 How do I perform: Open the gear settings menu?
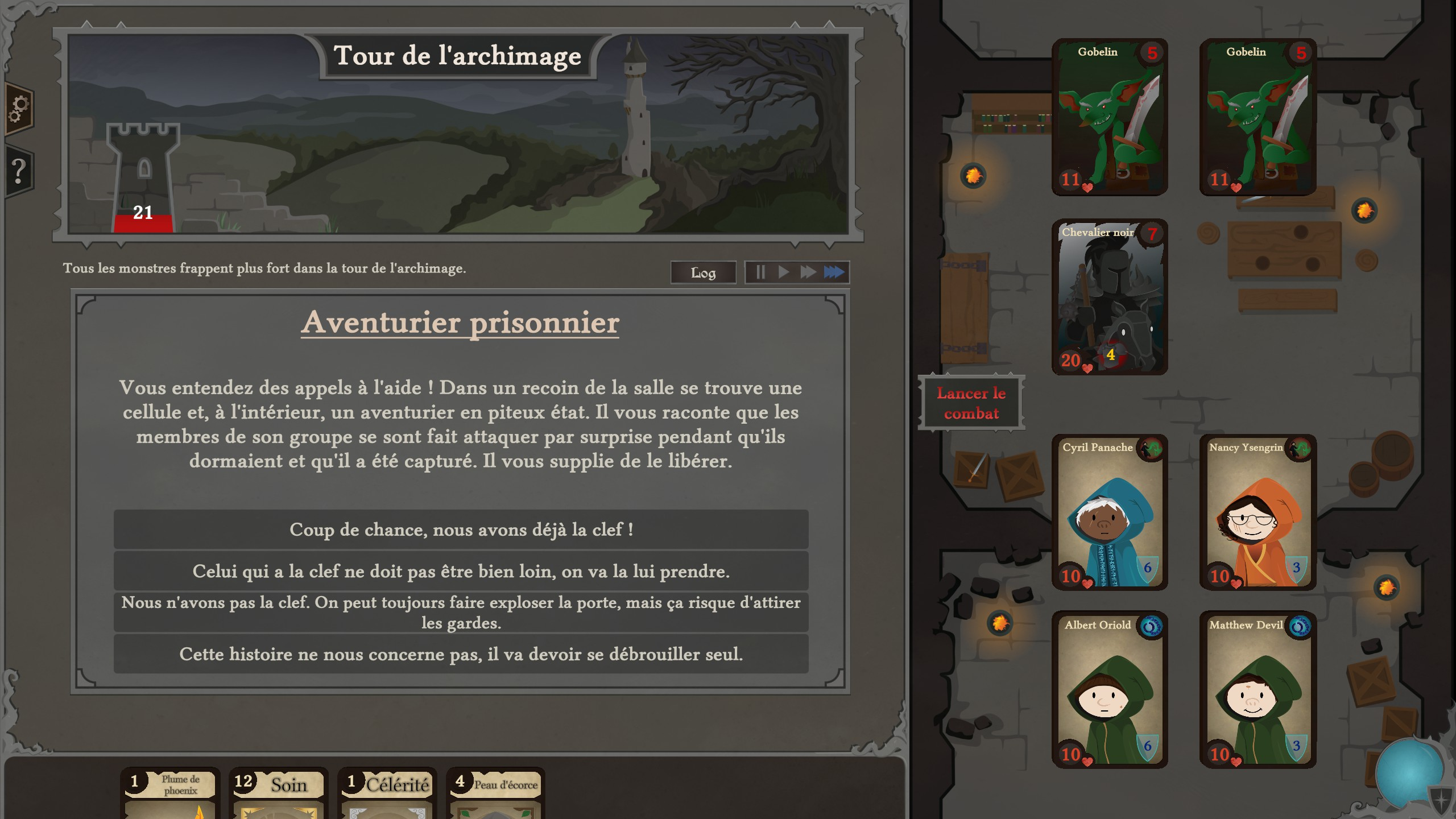[x=19, y=108]
